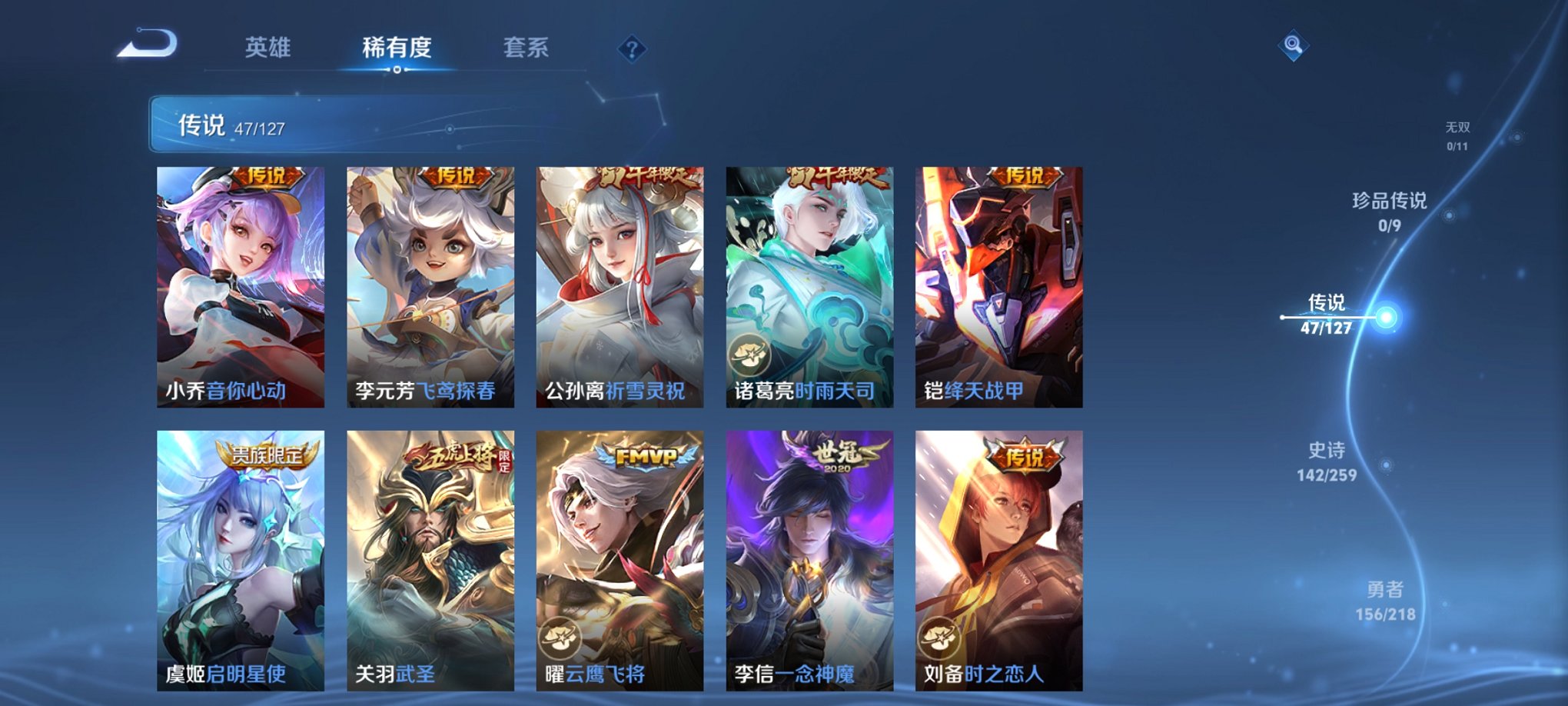This screenshot has height=706, width=1568.
Task: Select the 无双 rarity category
Action: pos(1457,131)
